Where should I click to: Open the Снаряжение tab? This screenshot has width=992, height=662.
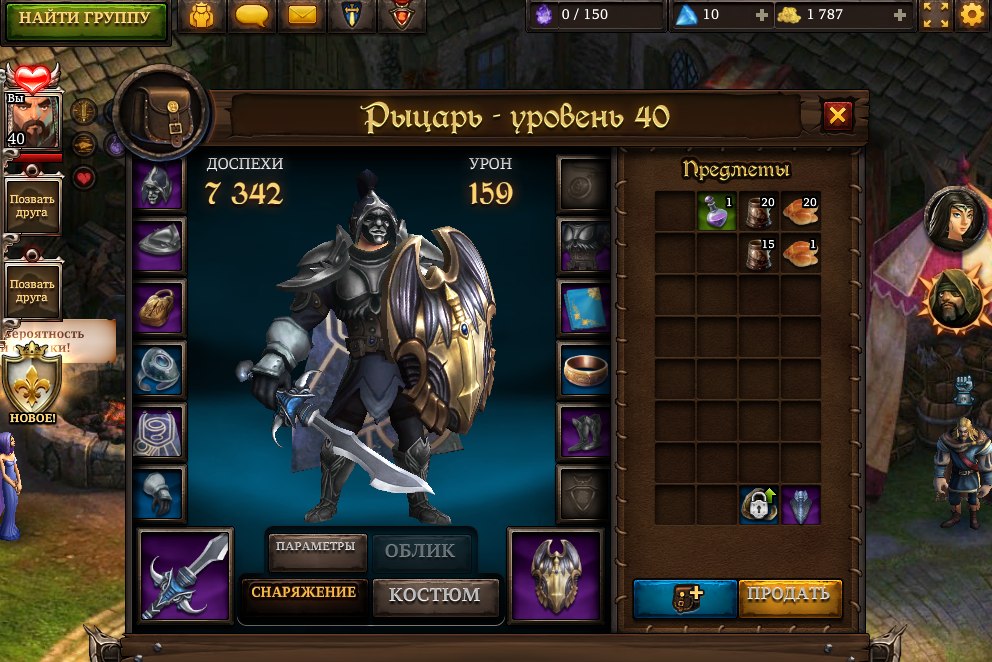[303, 593]
